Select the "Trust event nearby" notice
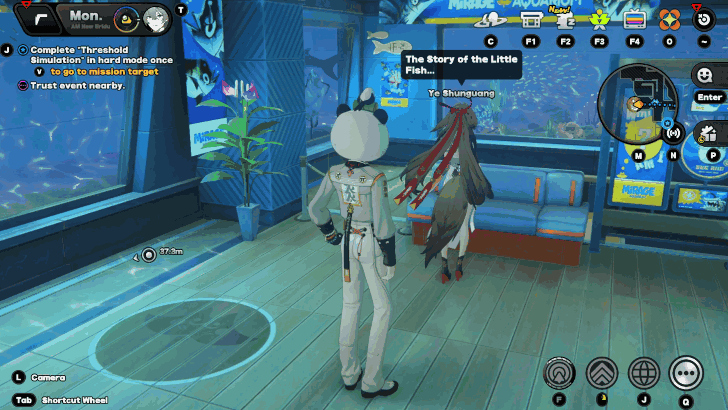Image resolution: width=728 pixels, height=410 pixels. 77,85
